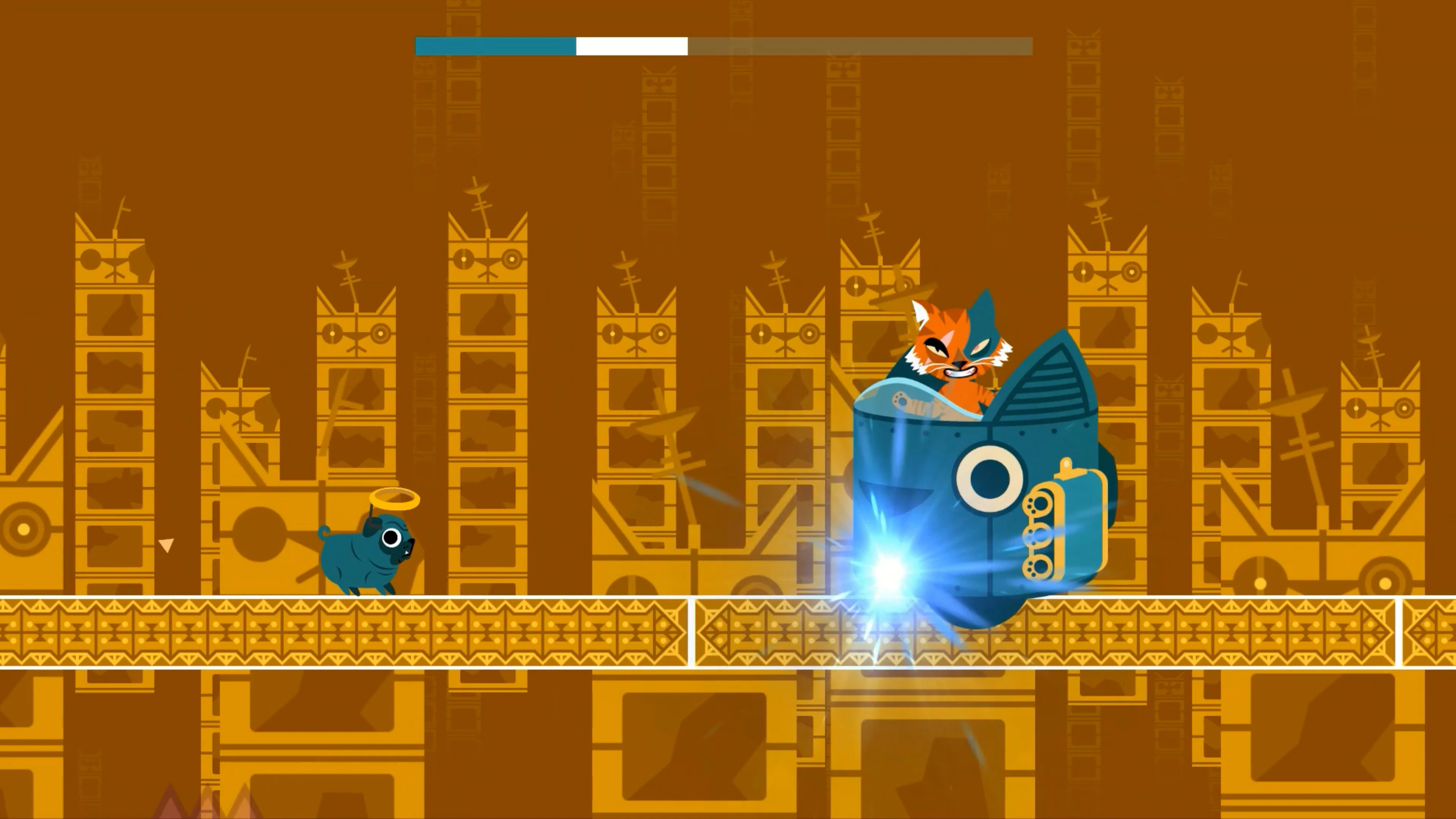Click the white segment of the health bar
This screenshot has height=819, width=1456.
coord(630,46)
